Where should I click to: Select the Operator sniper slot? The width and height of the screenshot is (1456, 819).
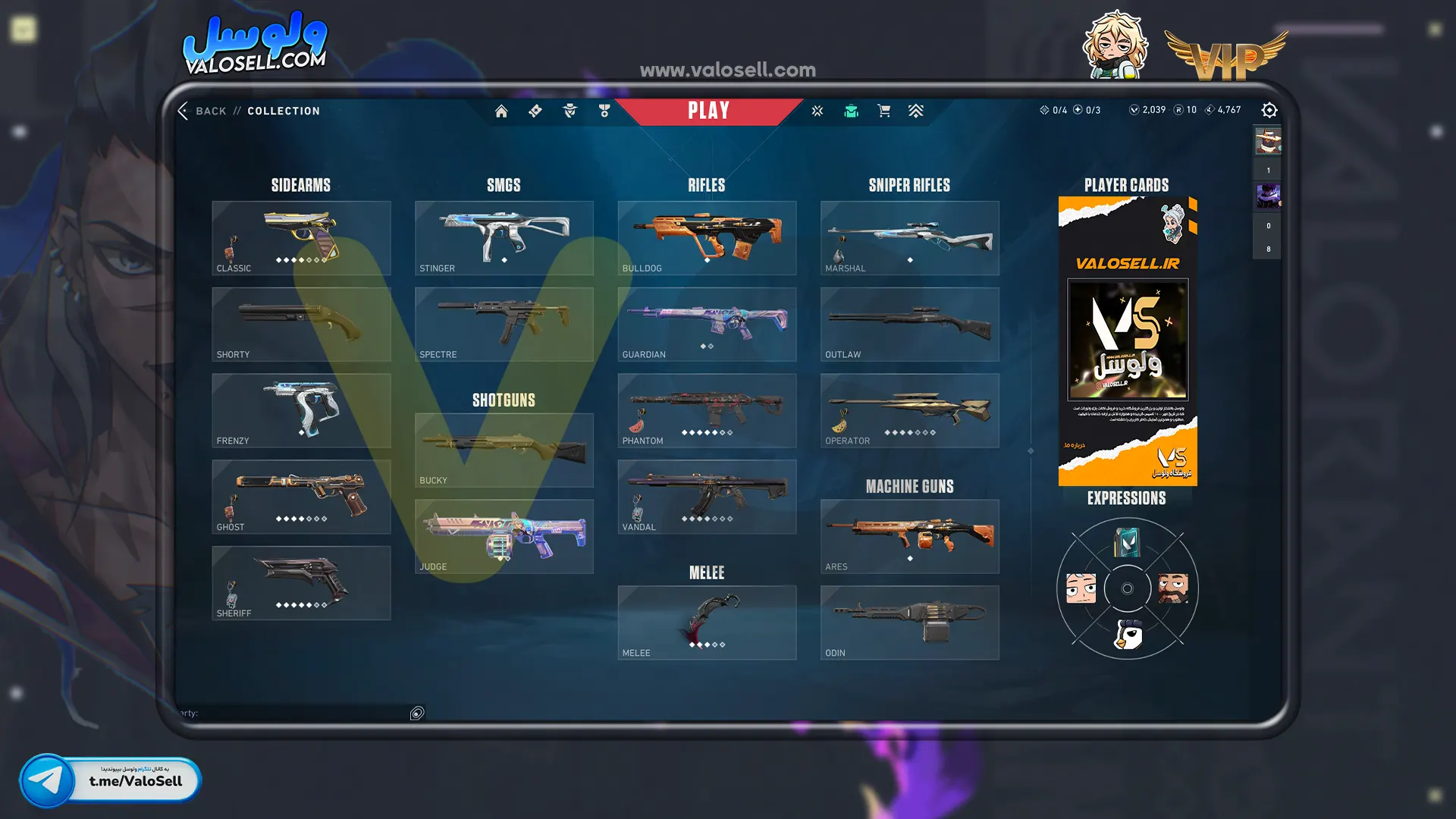tap(909, 410)
